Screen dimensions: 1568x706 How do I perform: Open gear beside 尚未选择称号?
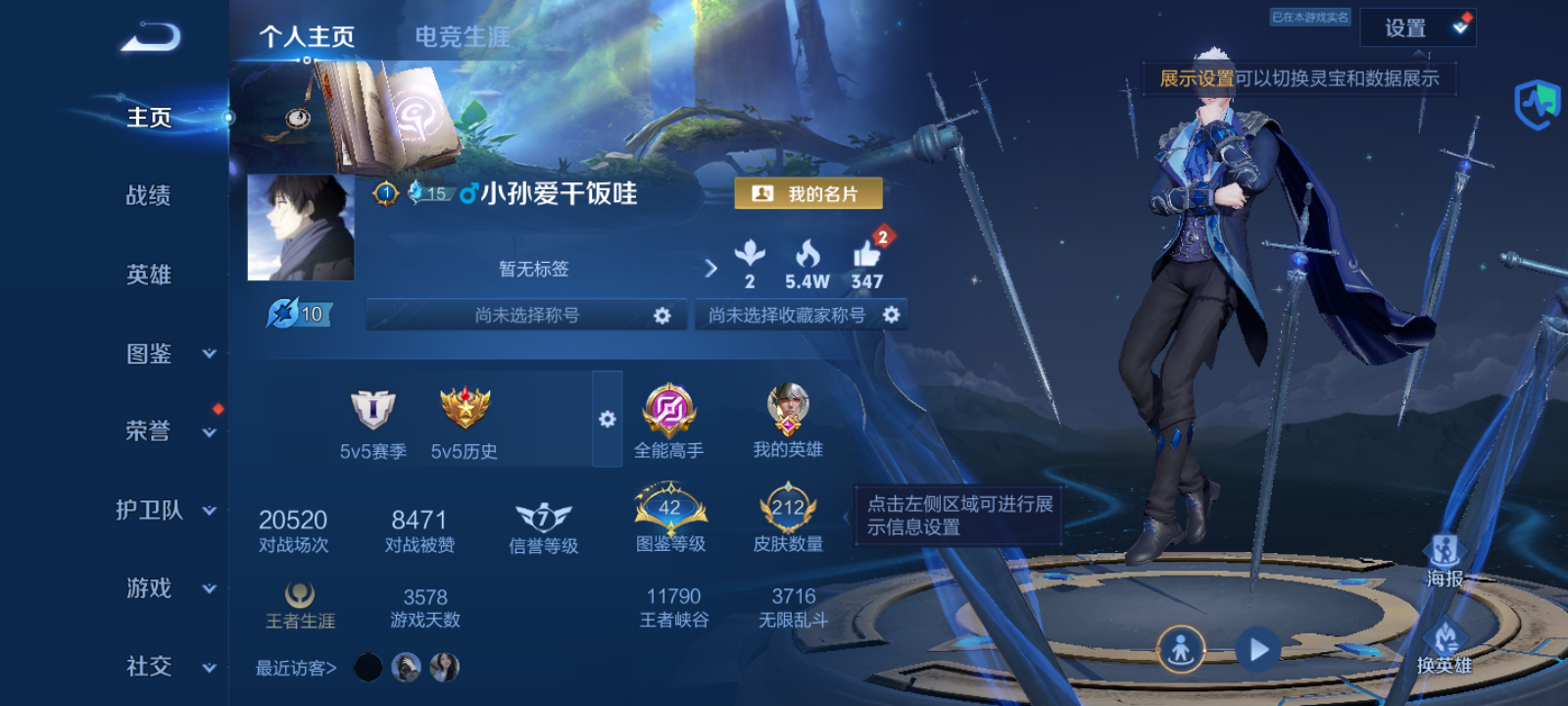pos(663,315)
